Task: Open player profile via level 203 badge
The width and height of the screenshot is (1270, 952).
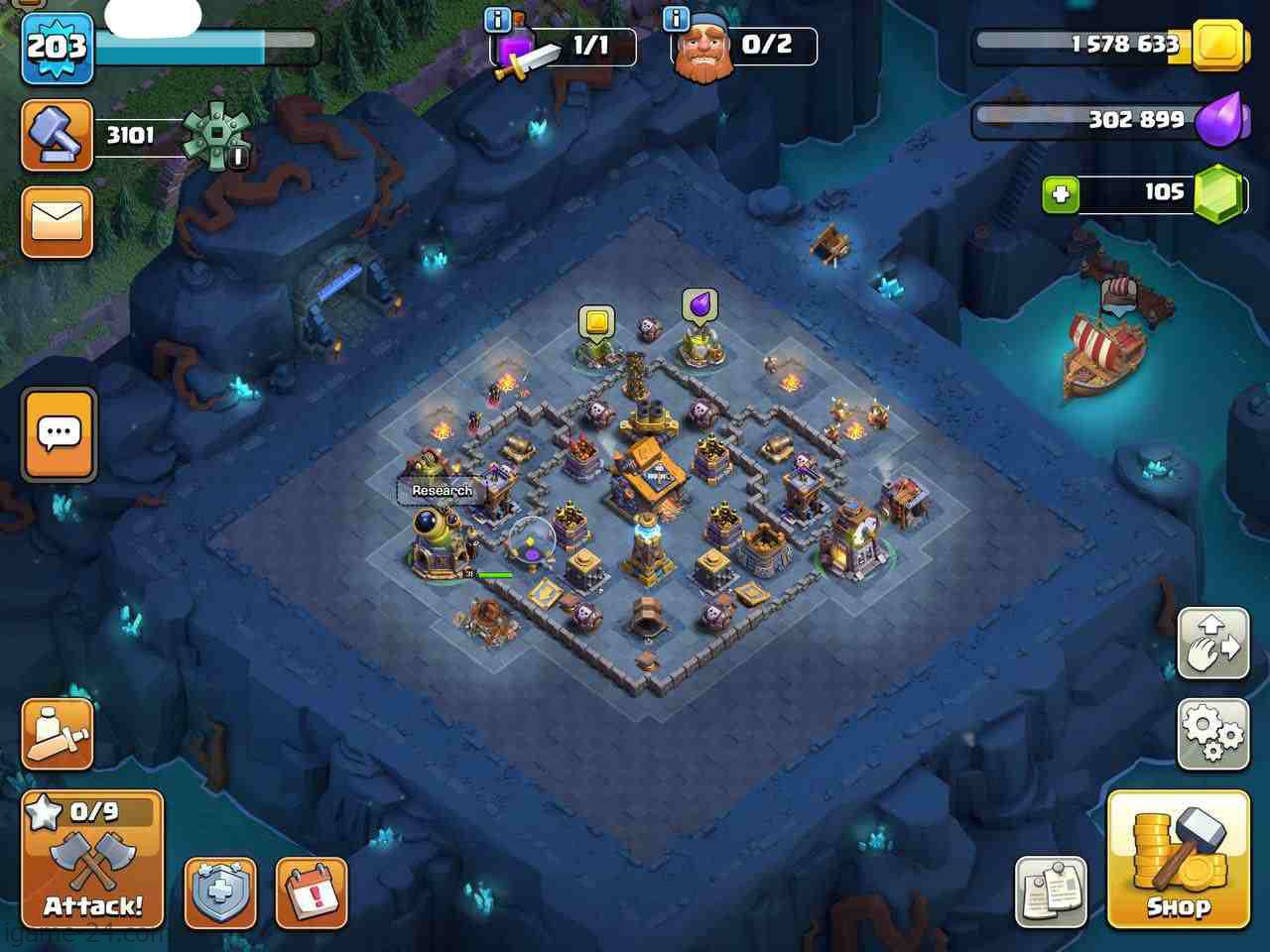Action: (57, 47)
